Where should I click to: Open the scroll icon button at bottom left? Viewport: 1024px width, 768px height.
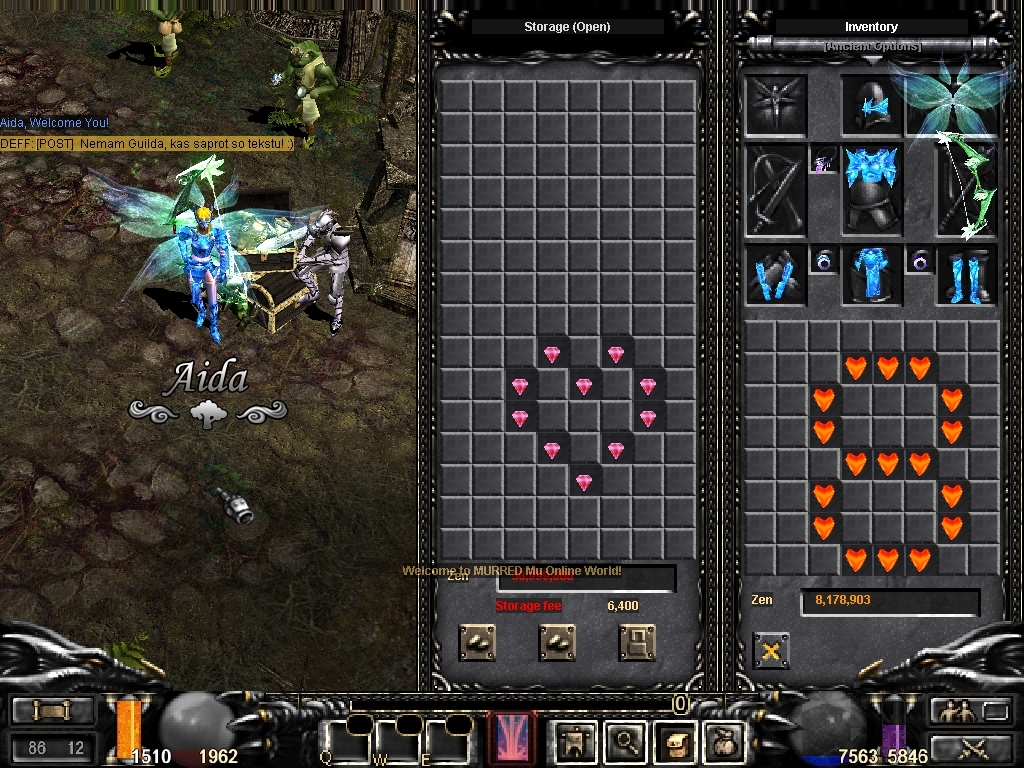click(x=53, y=710)
